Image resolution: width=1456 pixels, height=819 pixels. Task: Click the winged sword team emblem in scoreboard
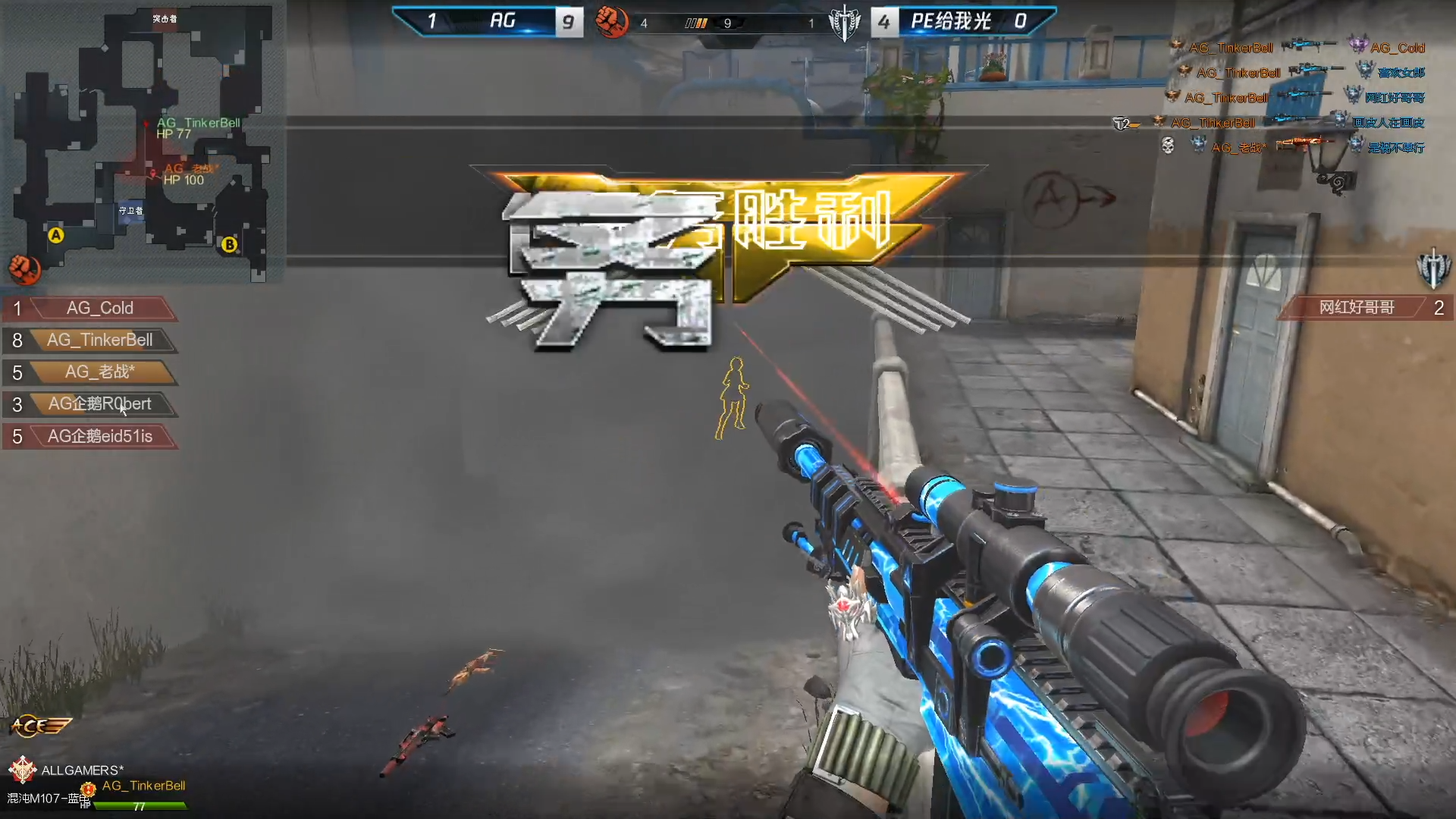coord(844,21)
